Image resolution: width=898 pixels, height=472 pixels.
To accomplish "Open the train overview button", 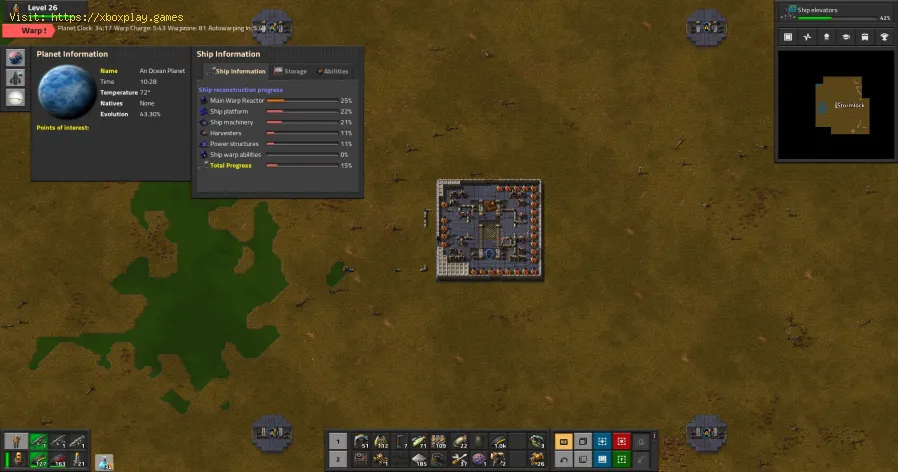I will (x=864, y=37).
